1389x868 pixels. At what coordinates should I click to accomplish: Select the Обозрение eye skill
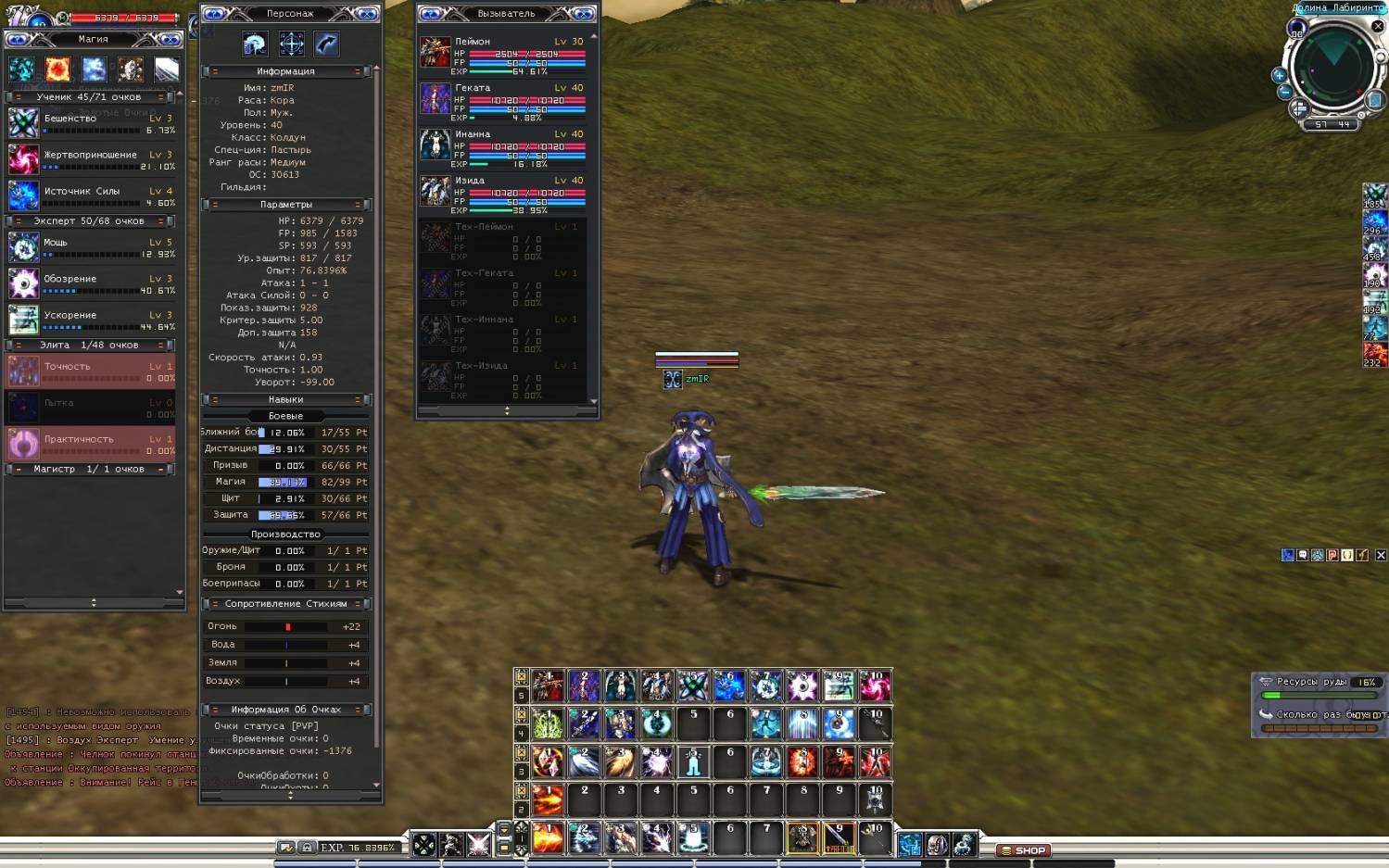click(24, 283)
